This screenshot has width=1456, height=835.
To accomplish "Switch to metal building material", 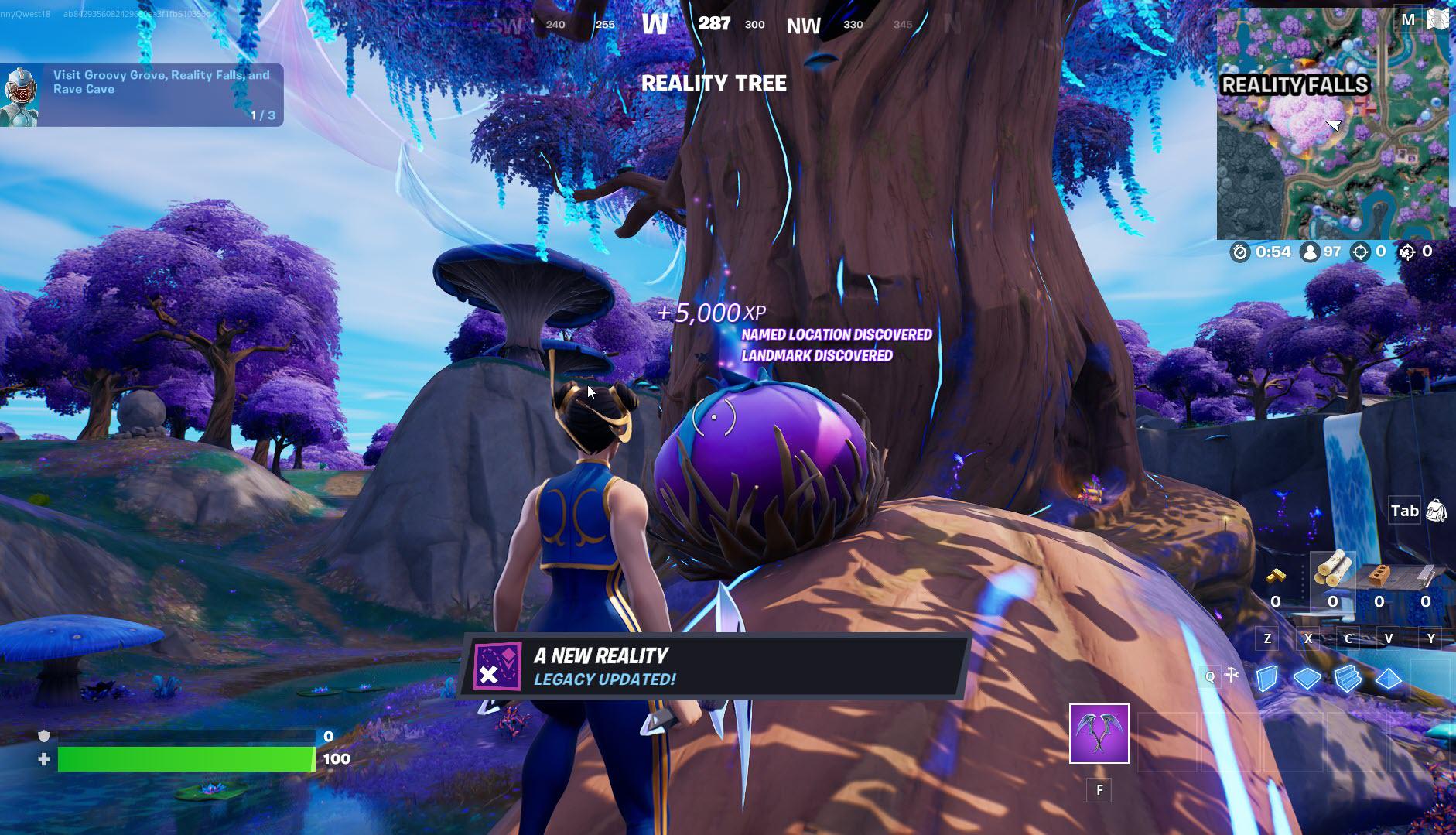I will (1425, 576).
